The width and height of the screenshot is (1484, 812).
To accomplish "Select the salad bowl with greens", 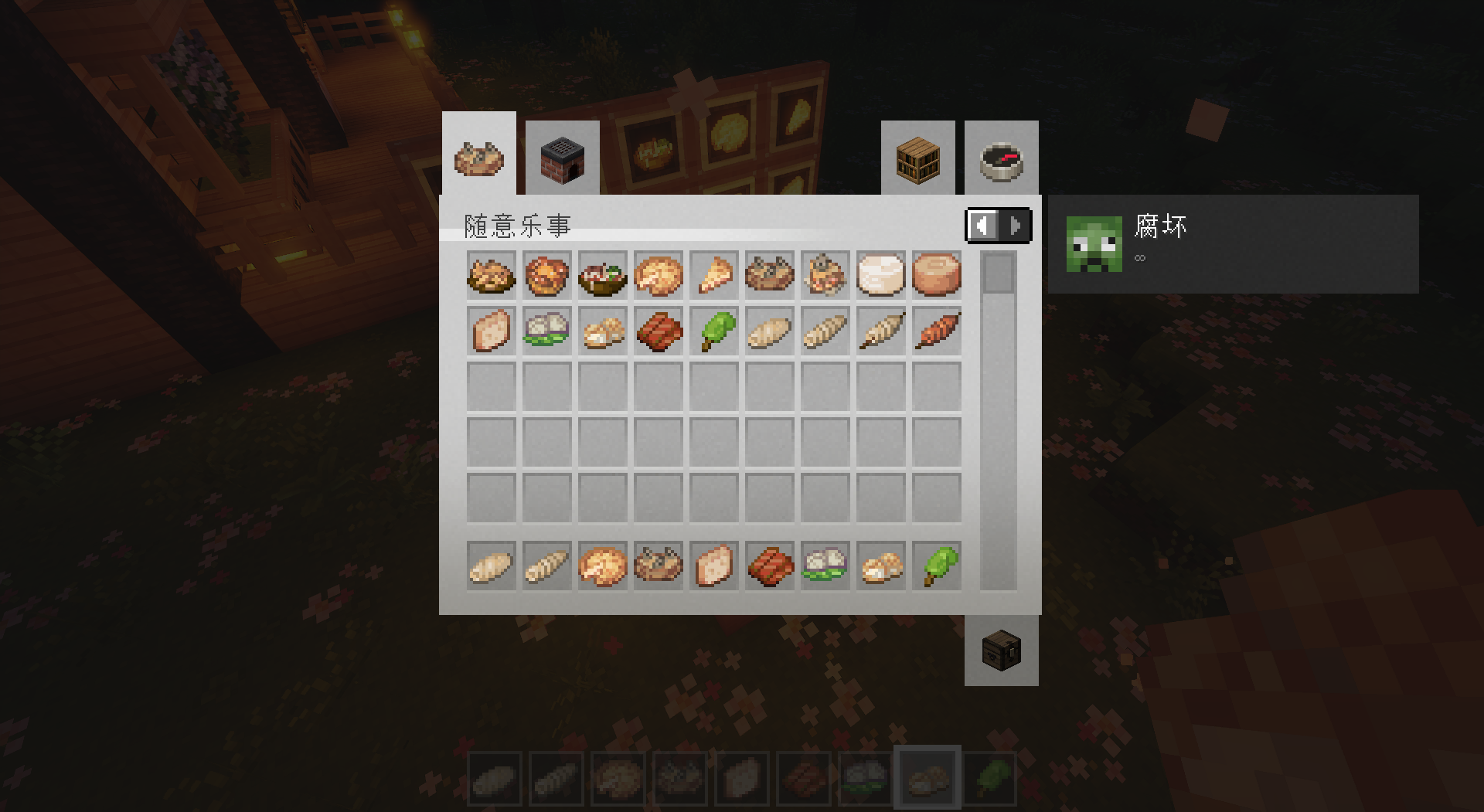I will [602, 275].
